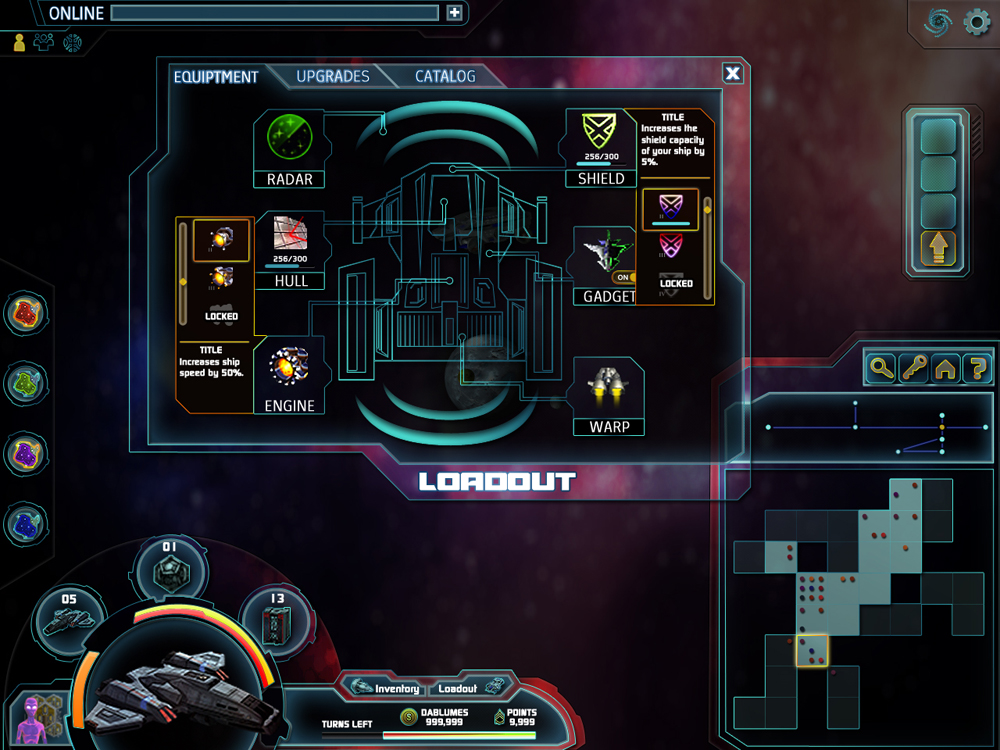Screen dimensions: 1000x750
Task: Switch to the Upgrades tab
Action: click(333, 77)
